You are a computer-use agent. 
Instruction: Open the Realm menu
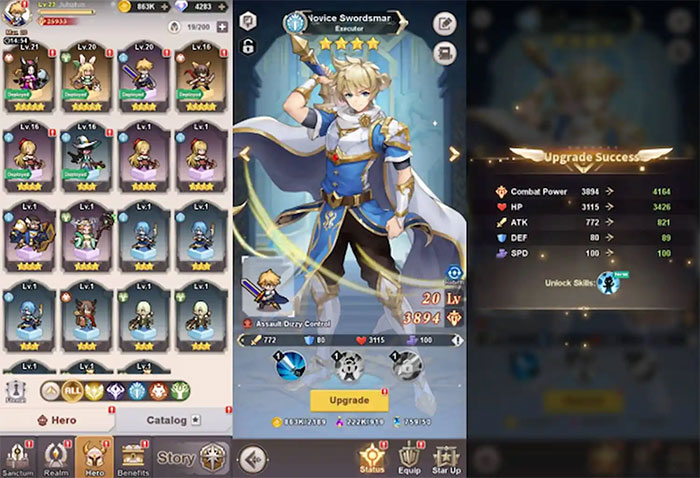coord(56,458)
